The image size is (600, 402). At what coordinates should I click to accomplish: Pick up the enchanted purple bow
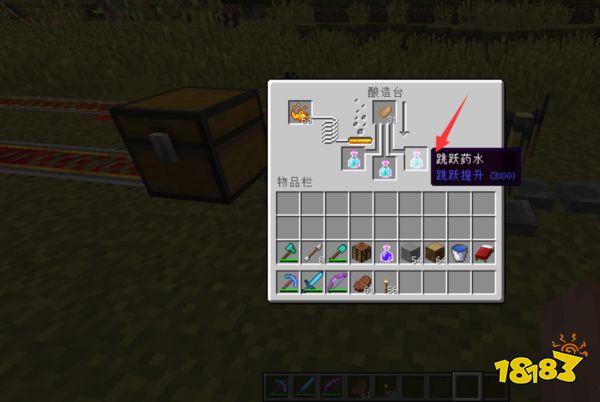[336, 282]
